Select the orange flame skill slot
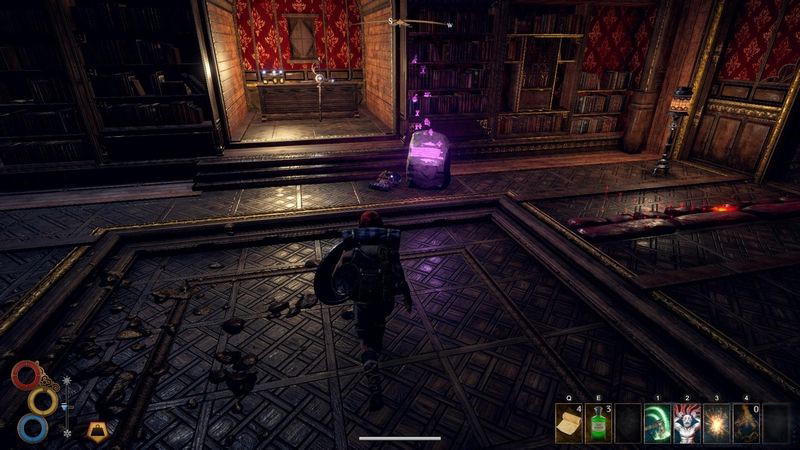 pyautogui.click(x=746, y=423)
